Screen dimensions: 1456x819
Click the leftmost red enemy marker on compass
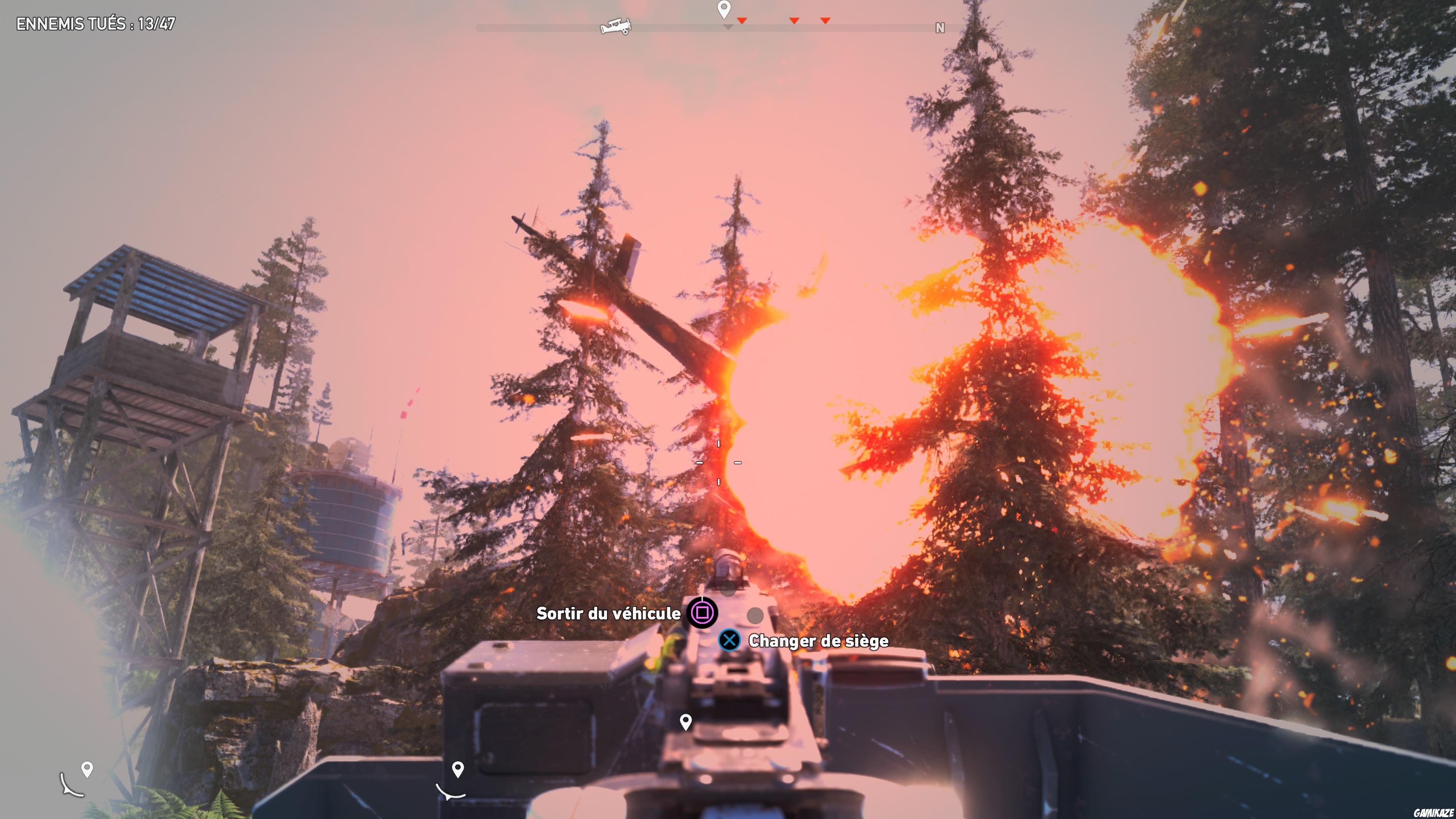click(x=742, y=20)
